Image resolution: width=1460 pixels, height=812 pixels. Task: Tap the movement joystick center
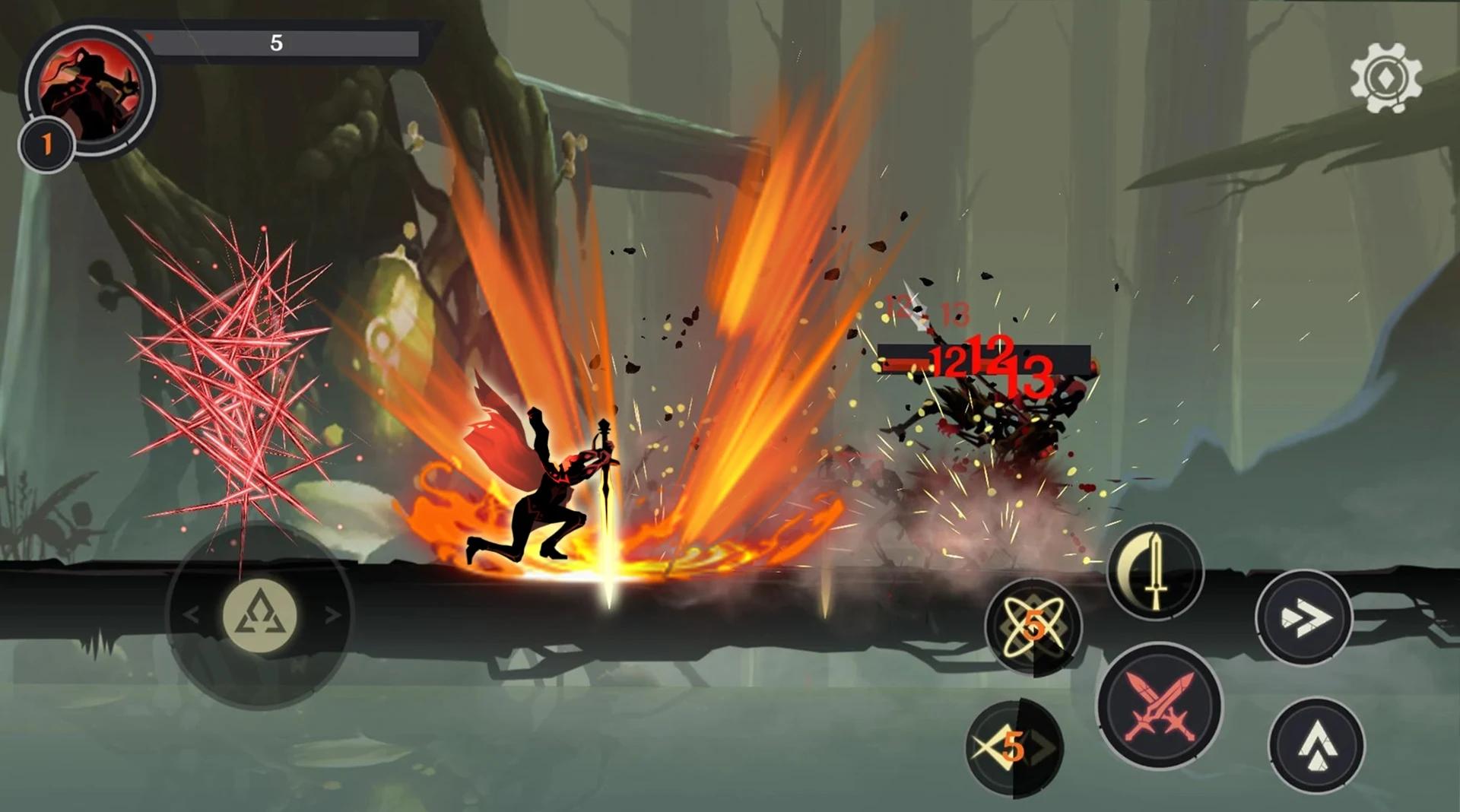pos(259,614)
